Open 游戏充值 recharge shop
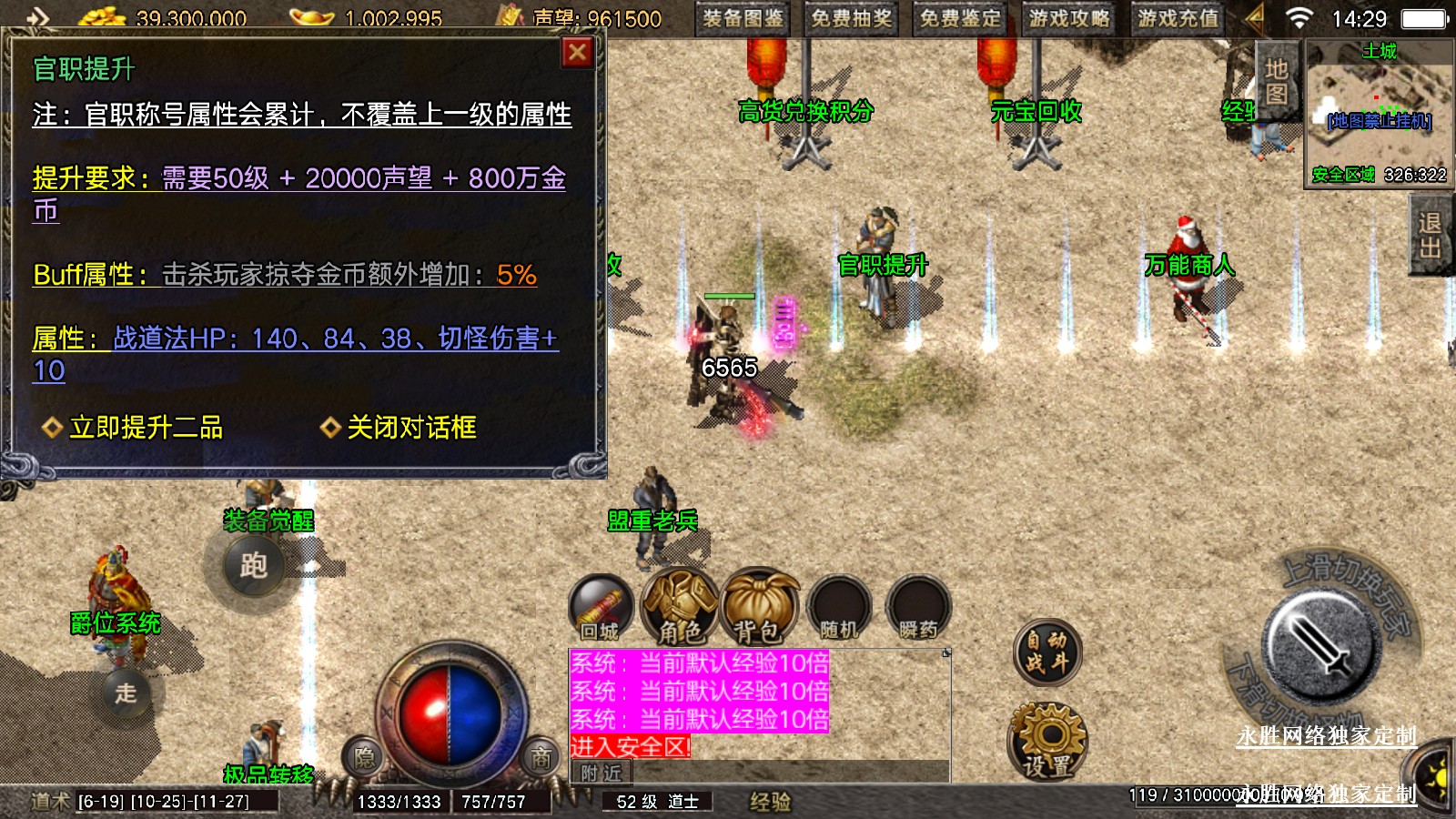The image size is (1456, 819). [x=1178, y=18]
